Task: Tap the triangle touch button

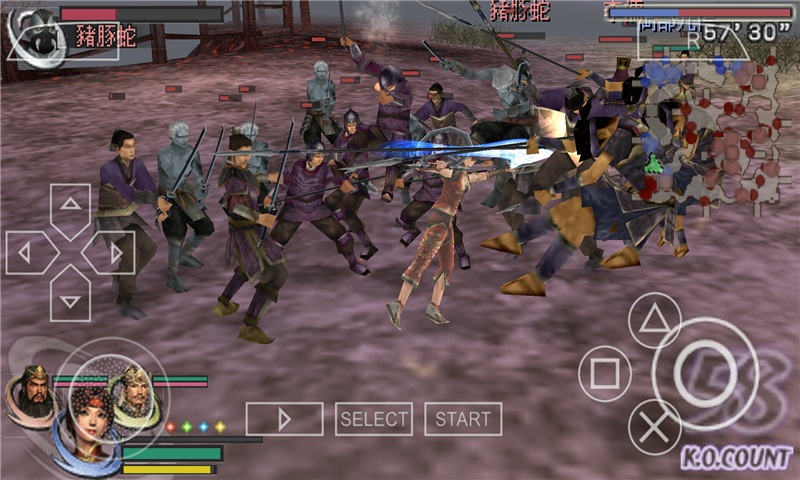Action: point(654,320)
